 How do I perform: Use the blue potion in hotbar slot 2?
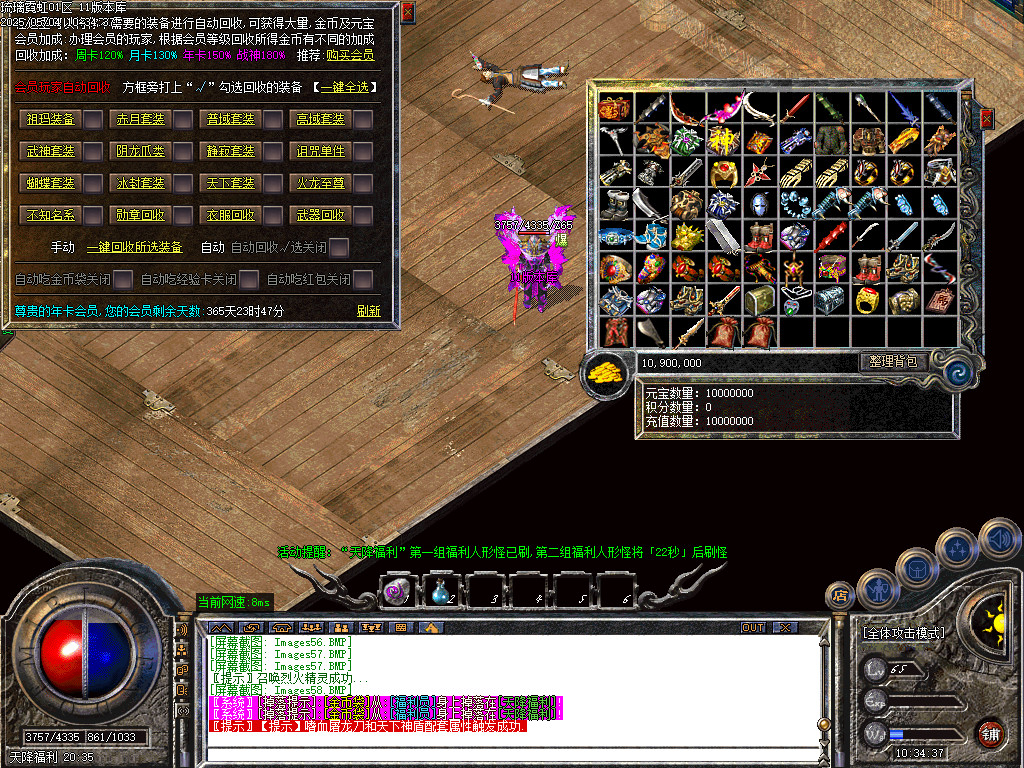(x=440, y=591)
